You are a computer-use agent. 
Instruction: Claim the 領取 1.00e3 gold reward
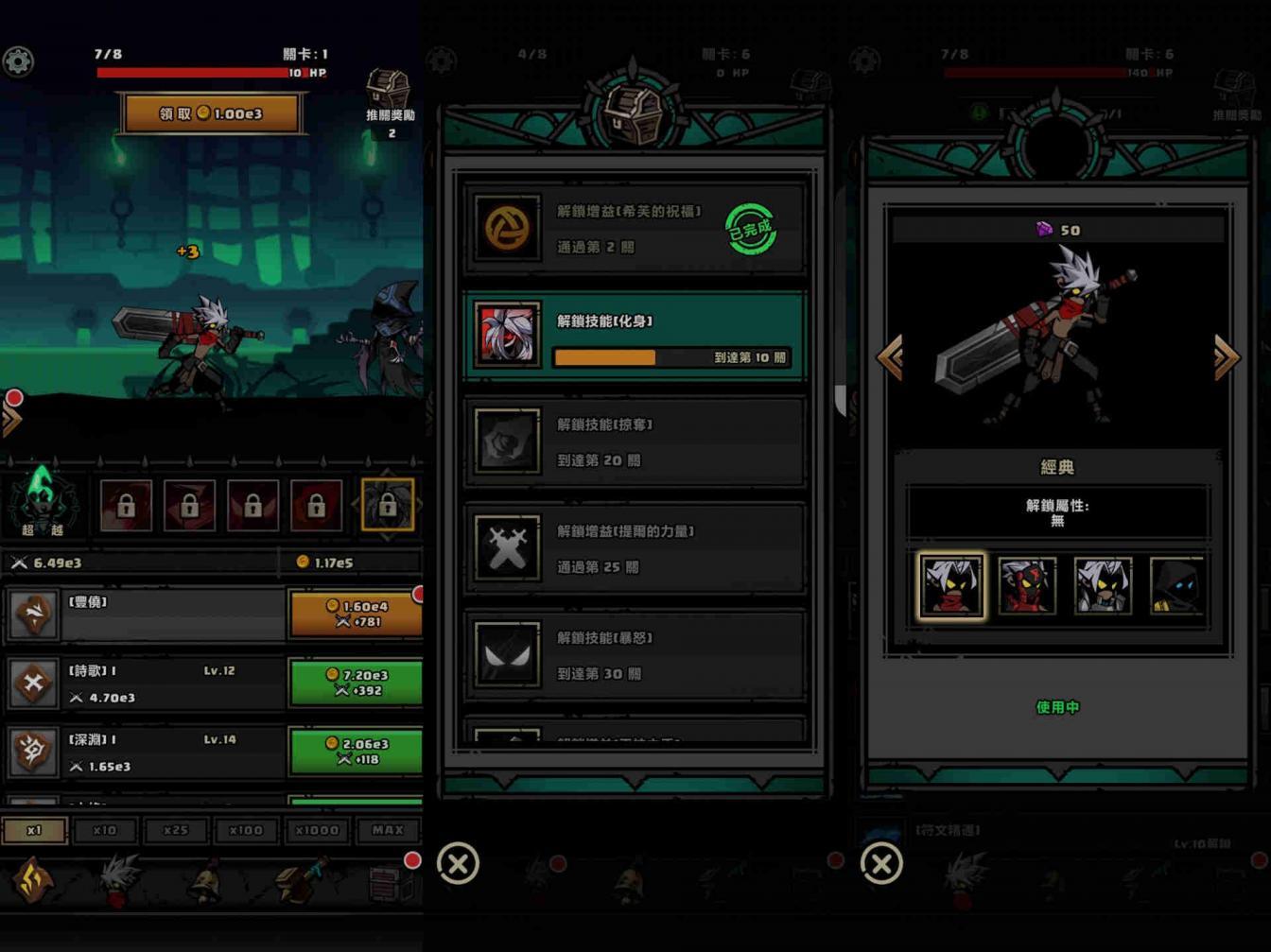coord(211,113)
